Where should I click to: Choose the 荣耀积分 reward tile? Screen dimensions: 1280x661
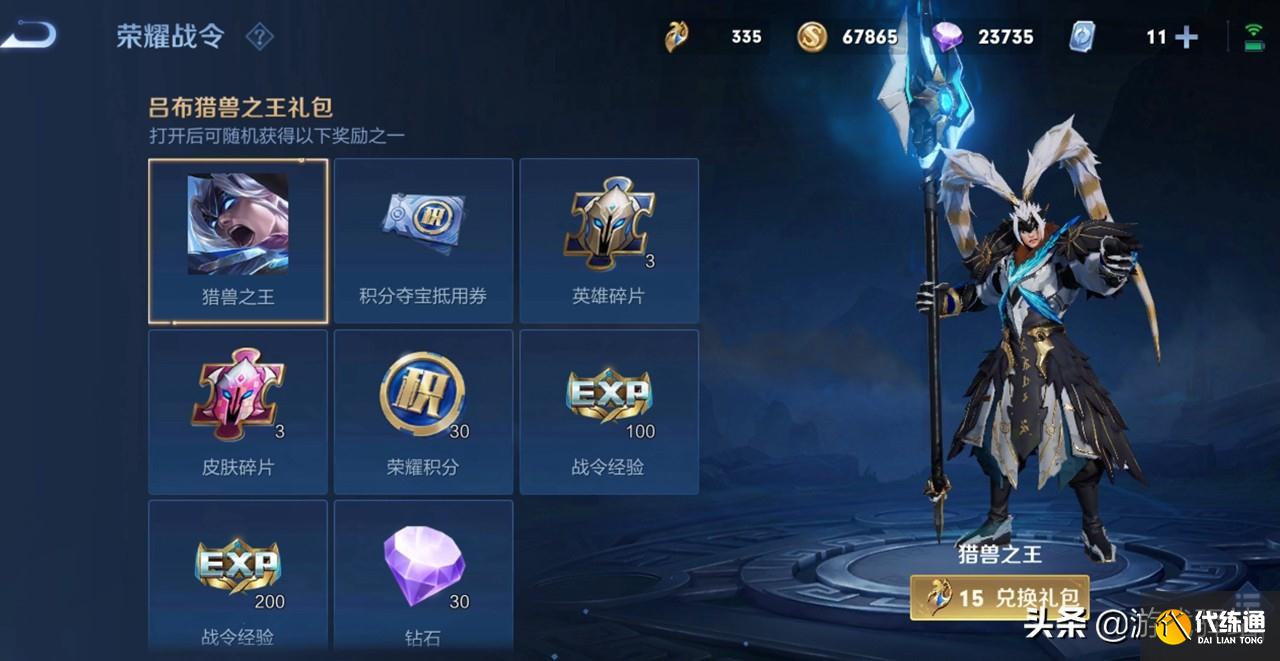coord(423,412)
